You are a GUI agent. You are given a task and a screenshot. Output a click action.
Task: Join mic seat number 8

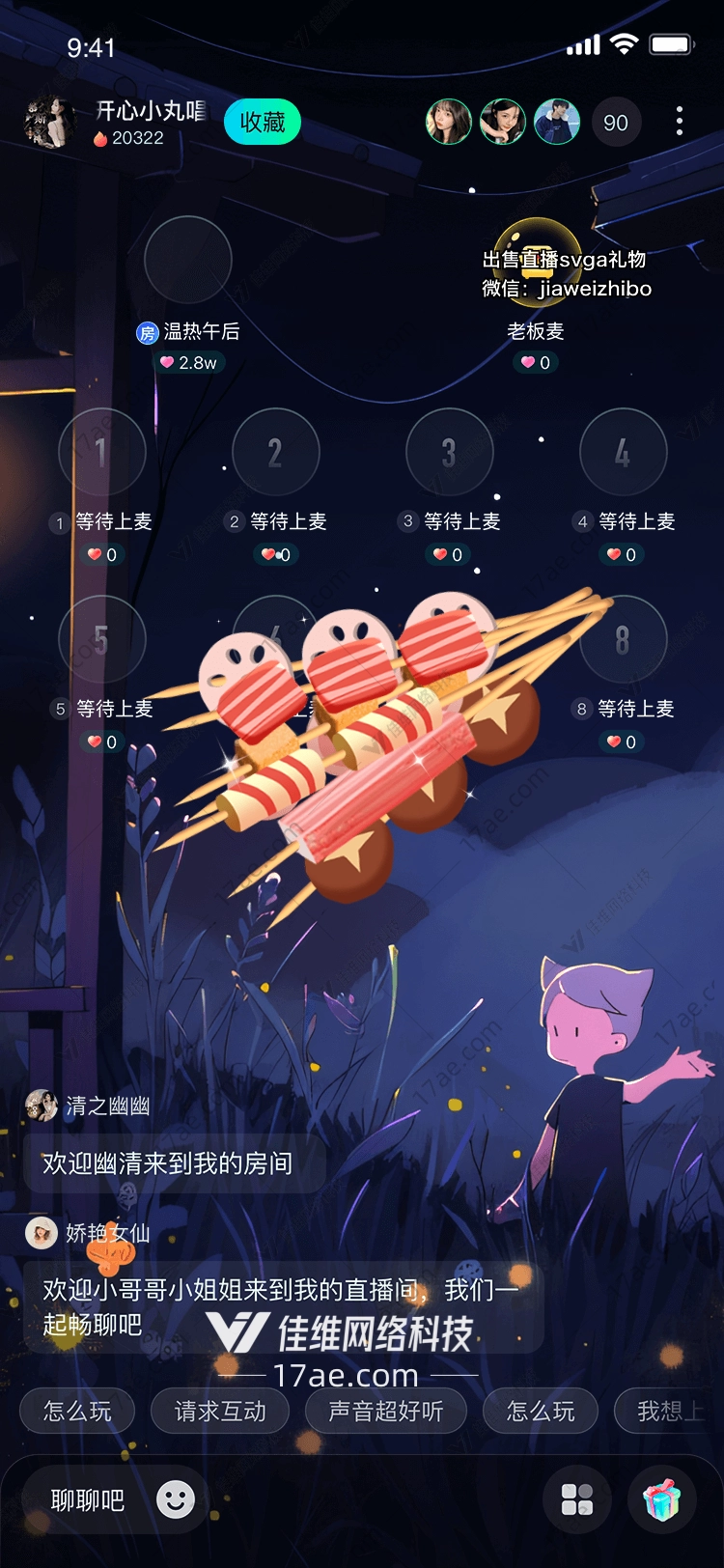[624, 639]
